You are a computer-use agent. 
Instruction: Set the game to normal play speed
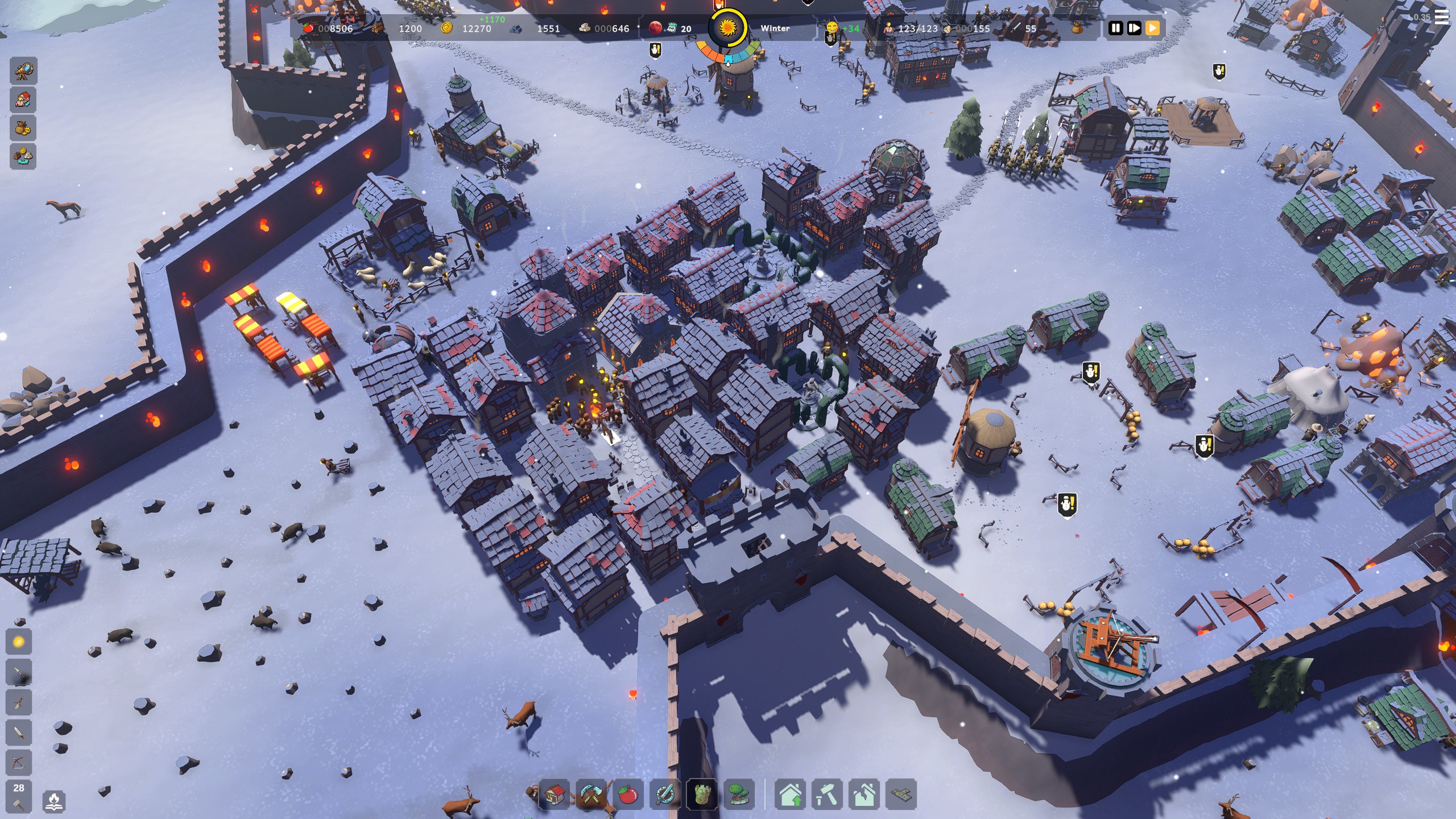(x=1134, y=28)
